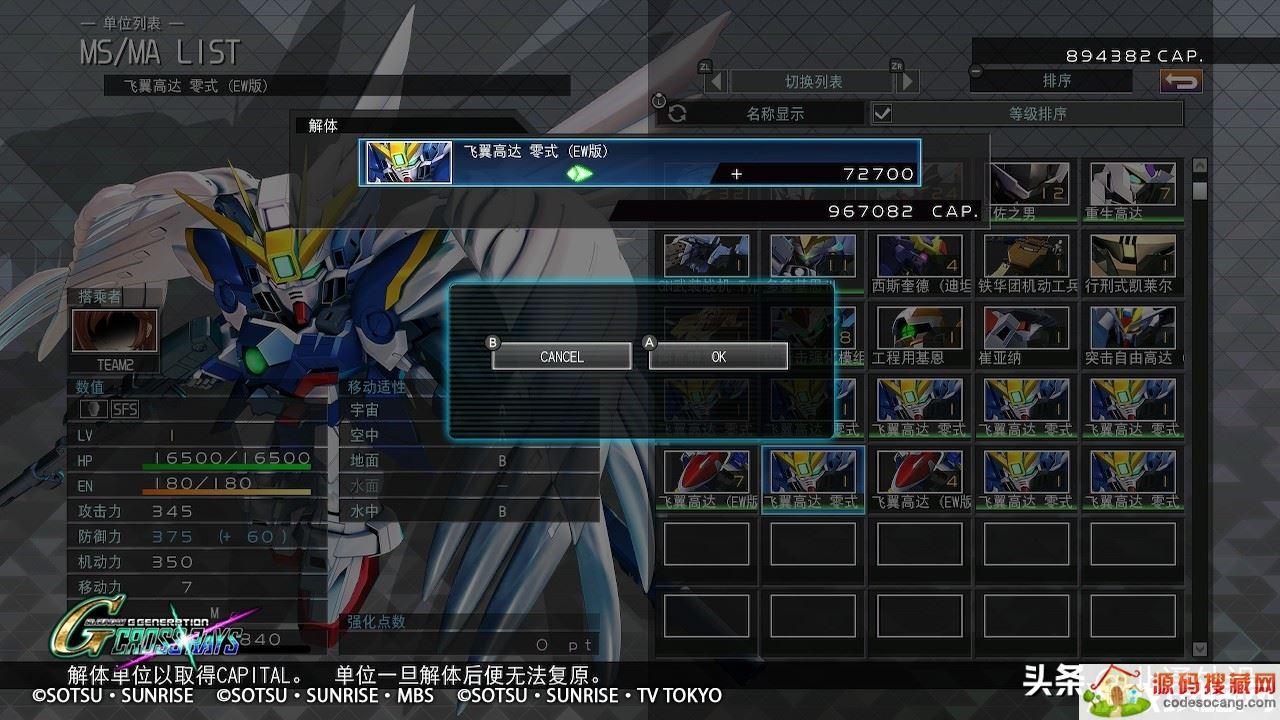
Task: Switch list with the right arrow
Action: coord(908,82)
